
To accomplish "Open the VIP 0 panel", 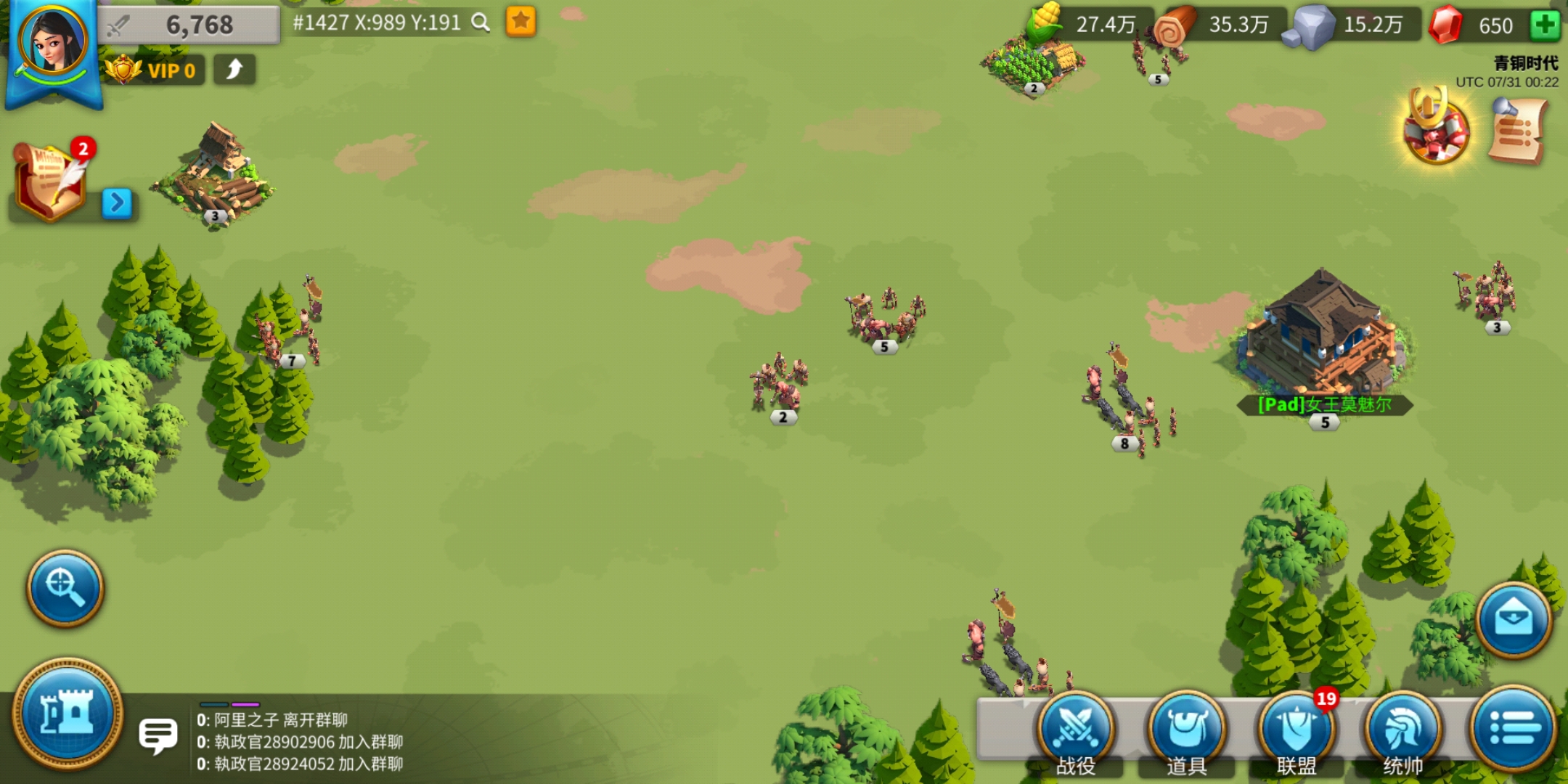I will click(x=154, y=70).
